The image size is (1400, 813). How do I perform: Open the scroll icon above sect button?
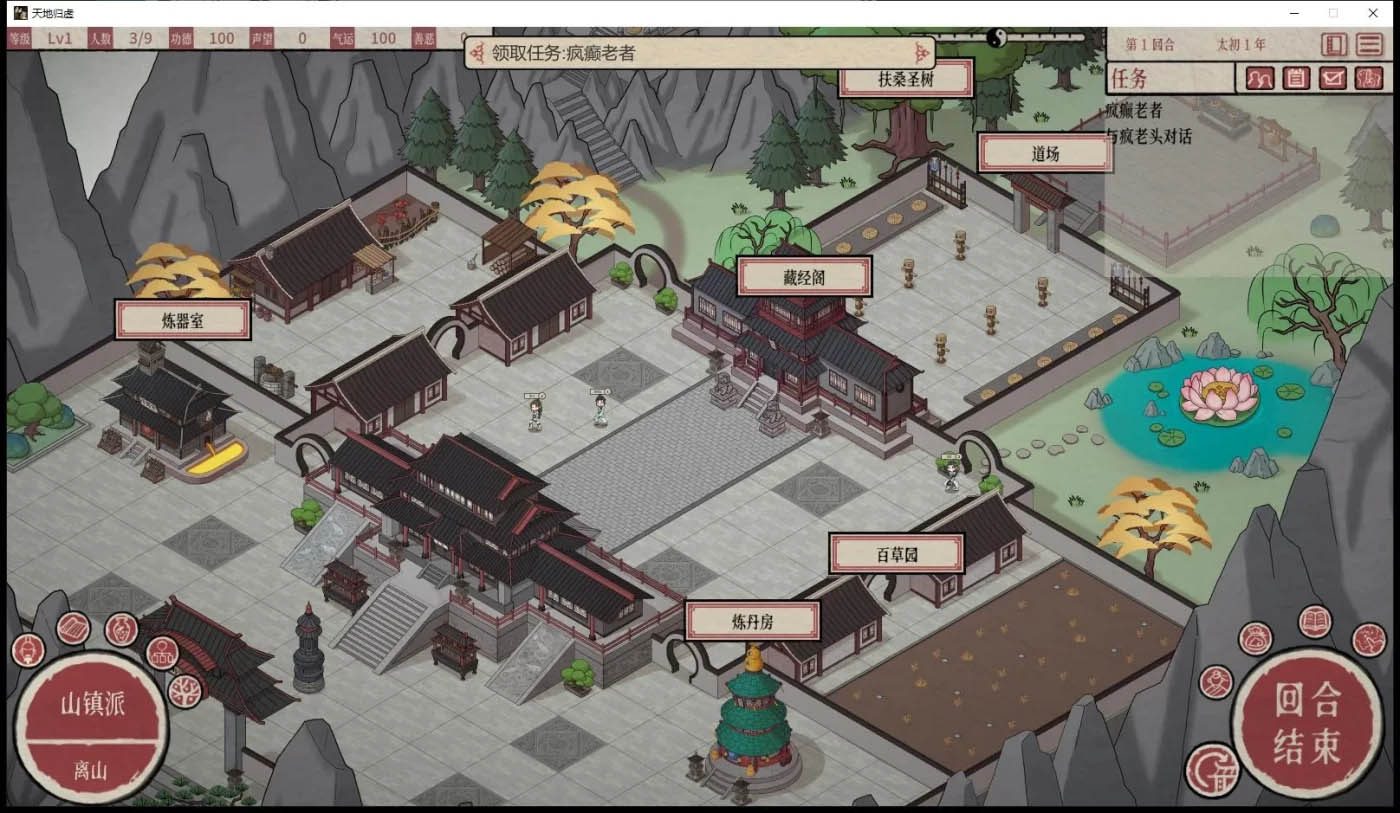[73, 628]
